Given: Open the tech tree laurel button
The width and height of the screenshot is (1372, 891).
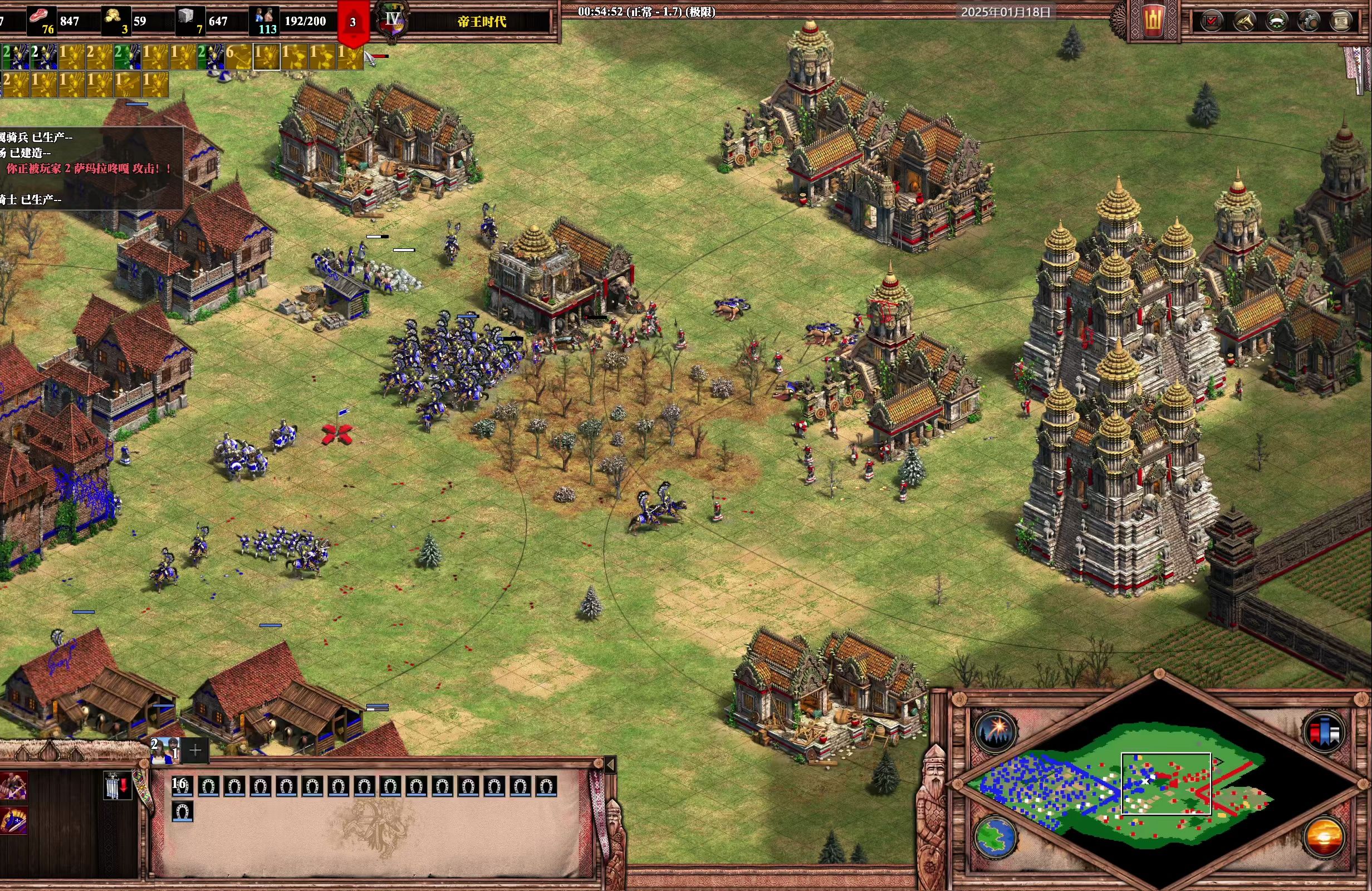Looking at the screenshot, I should click(x=1277, y=21).
